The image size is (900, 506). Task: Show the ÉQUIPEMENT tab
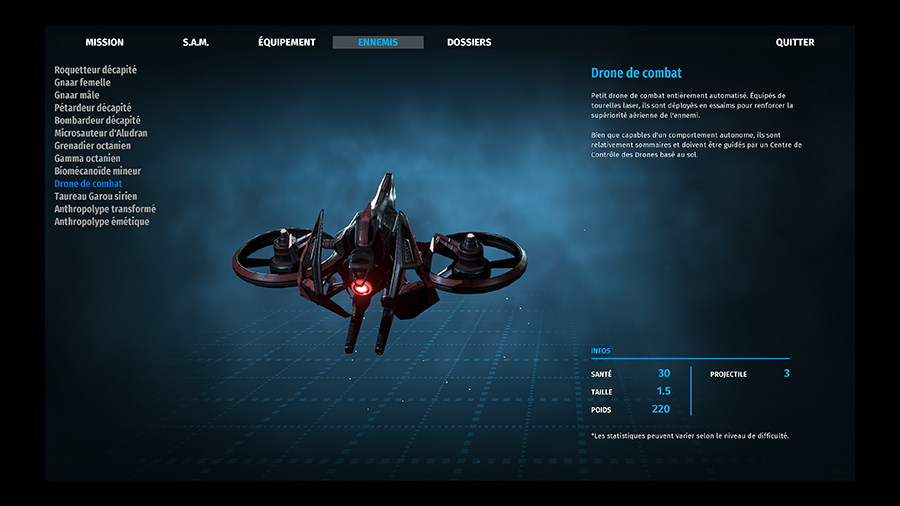286,43
